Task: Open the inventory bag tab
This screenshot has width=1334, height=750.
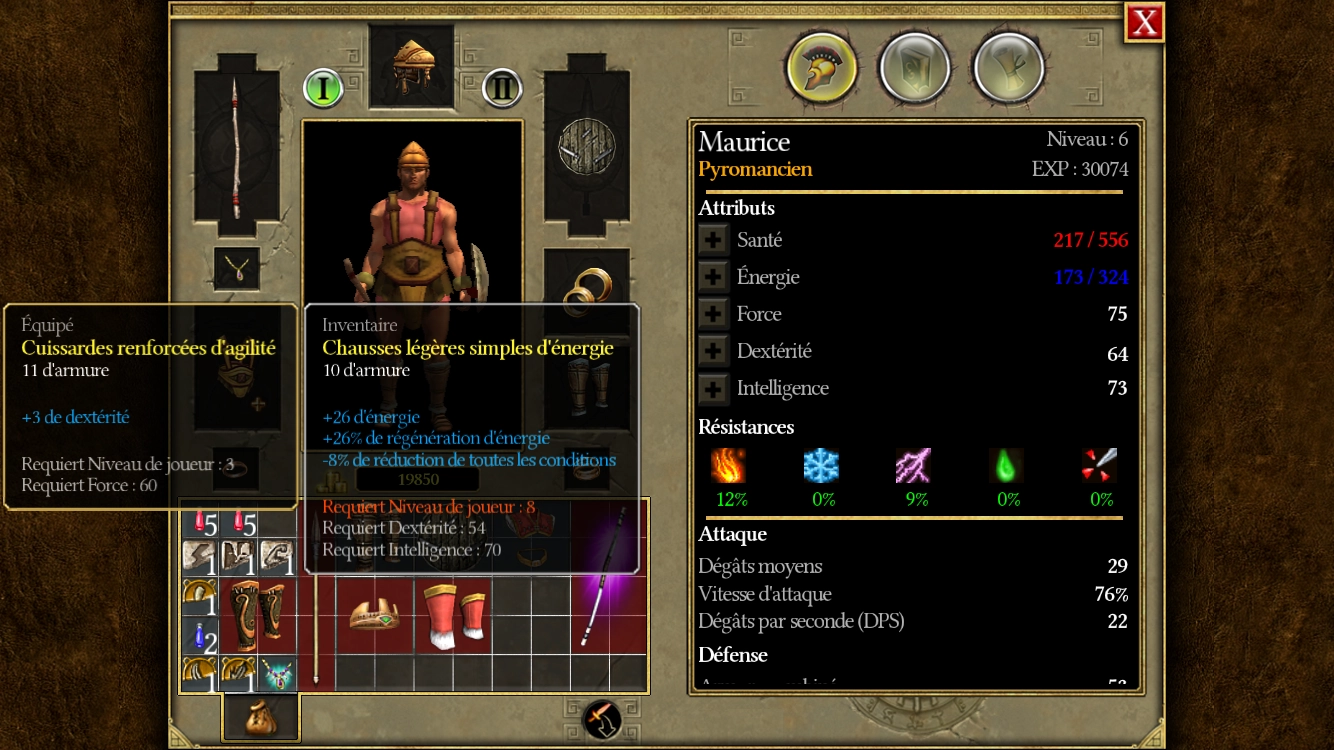Action: (260, 716)
